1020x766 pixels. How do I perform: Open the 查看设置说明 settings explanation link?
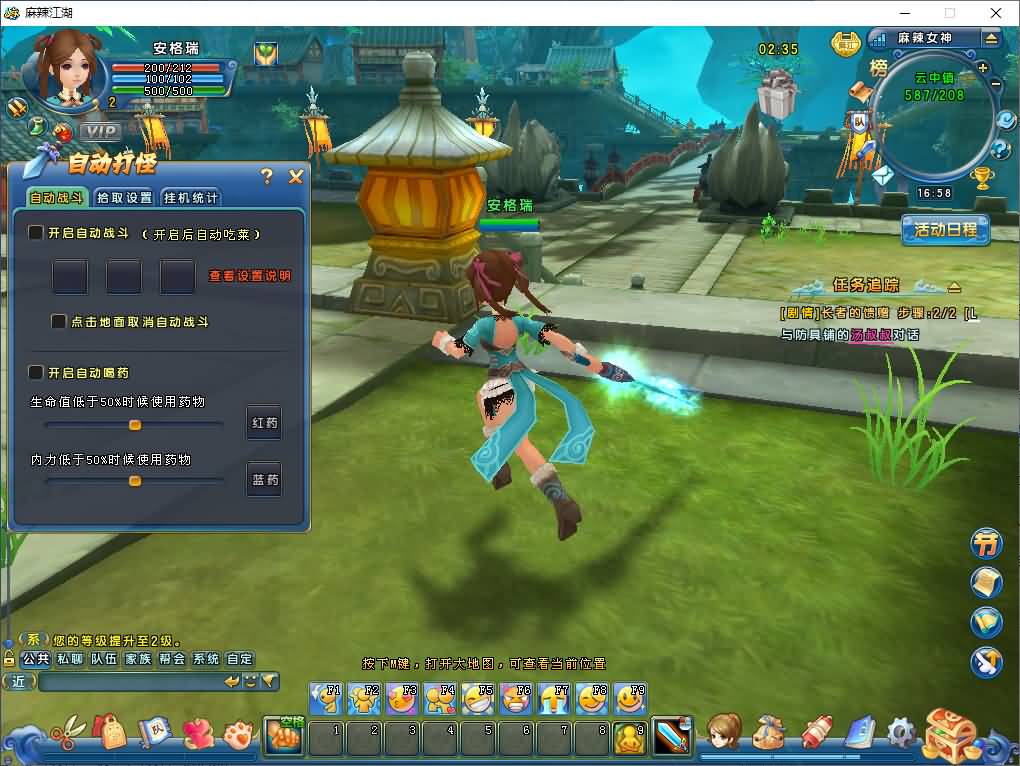[x=249, y=276]
